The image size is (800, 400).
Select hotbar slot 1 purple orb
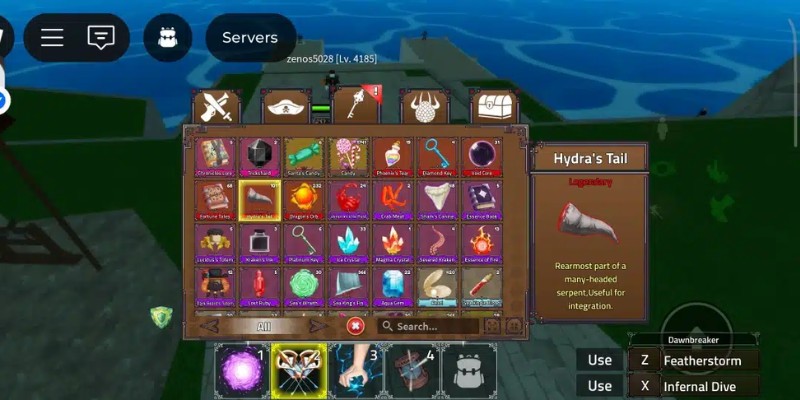click(x=240, y=369)
